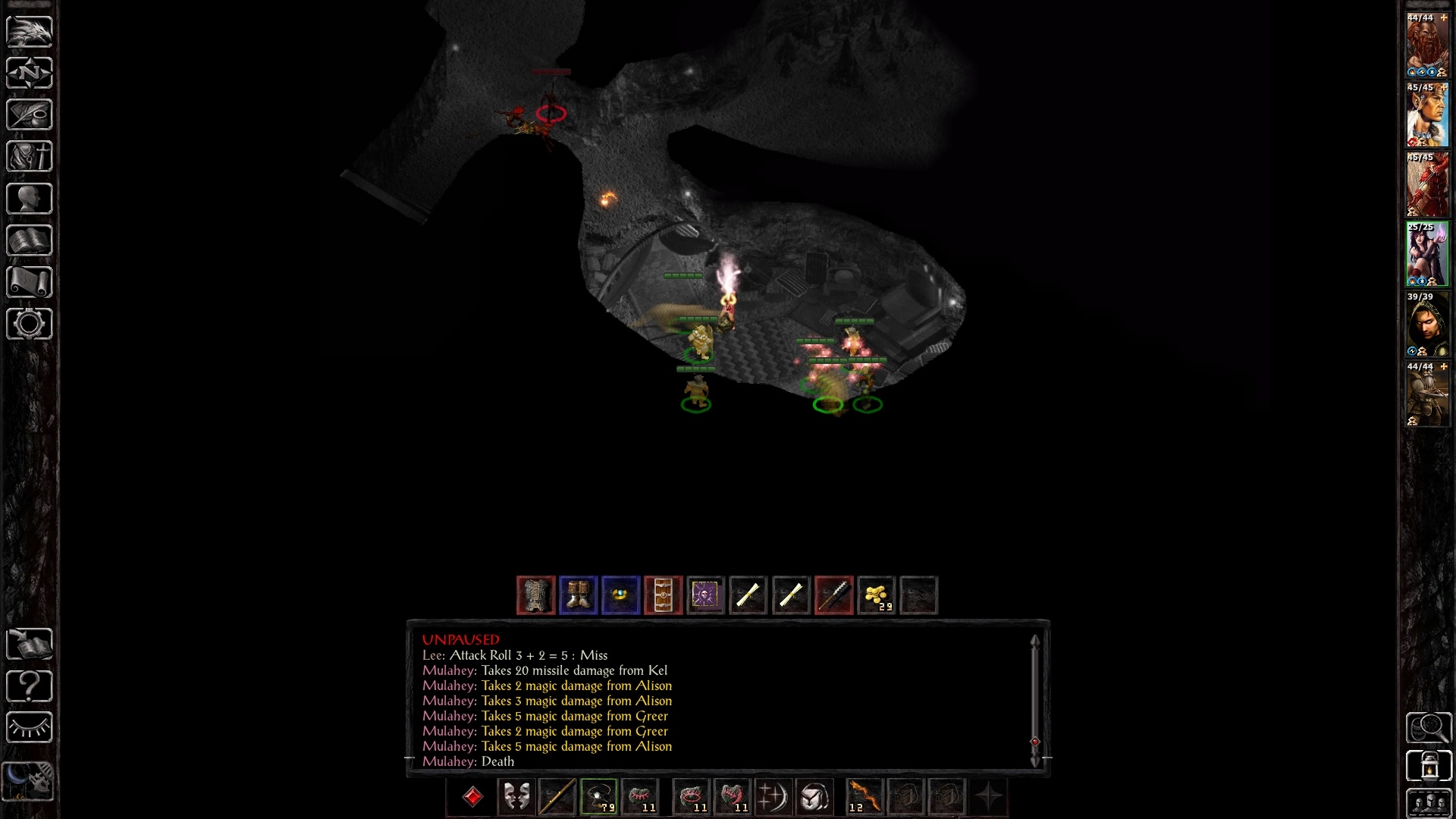The height and width of the screenshot is (819, 1456).
Task: Pick up the chain mail armor loot
Action: (x=536, y=595)
